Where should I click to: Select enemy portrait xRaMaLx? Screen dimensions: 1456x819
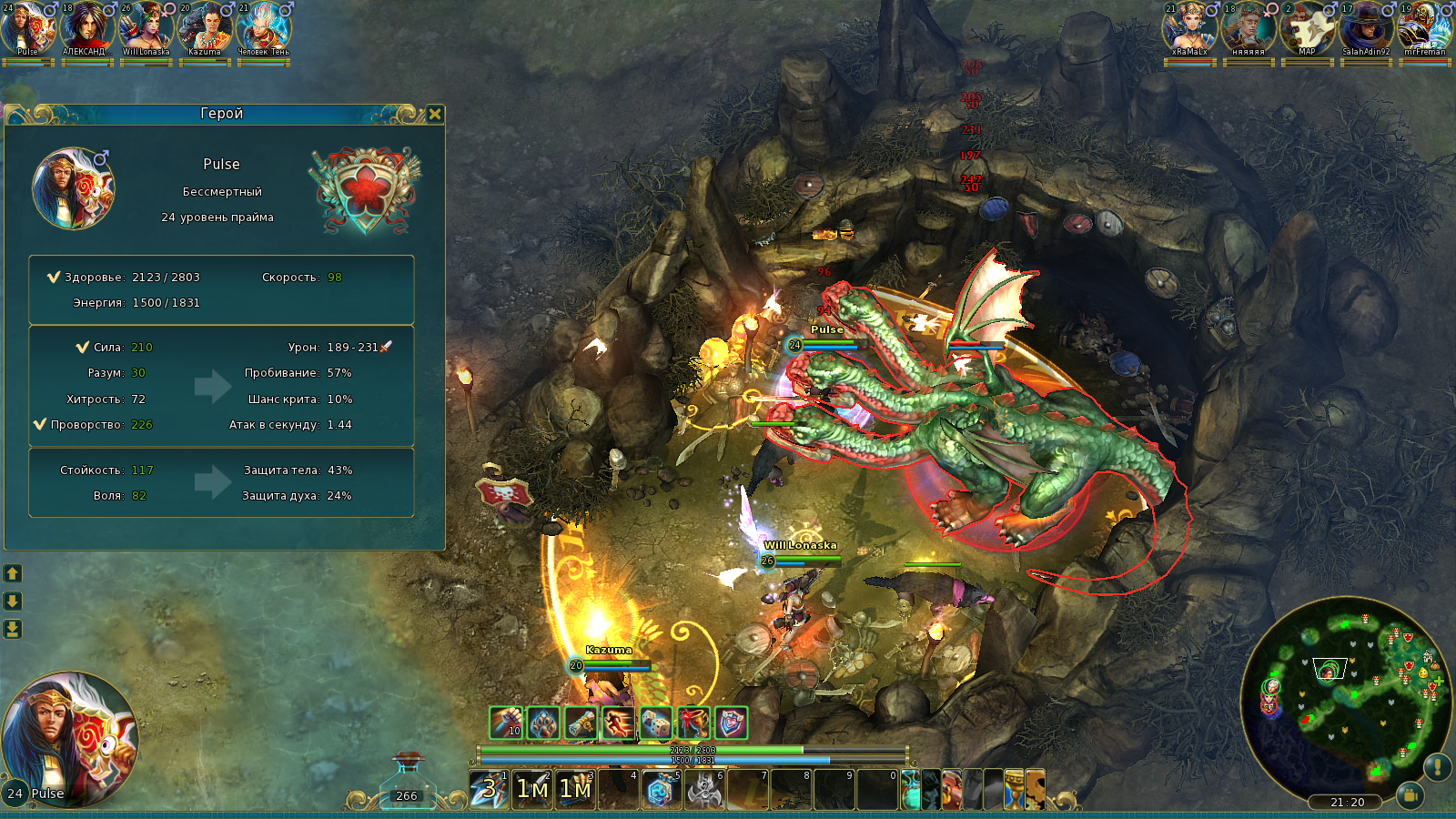pos(1189,27)
